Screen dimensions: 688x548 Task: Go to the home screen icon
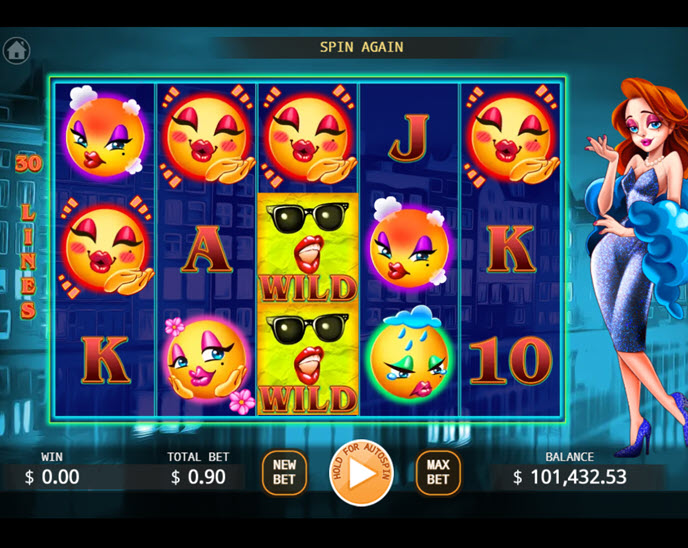[x=16, y=50]
